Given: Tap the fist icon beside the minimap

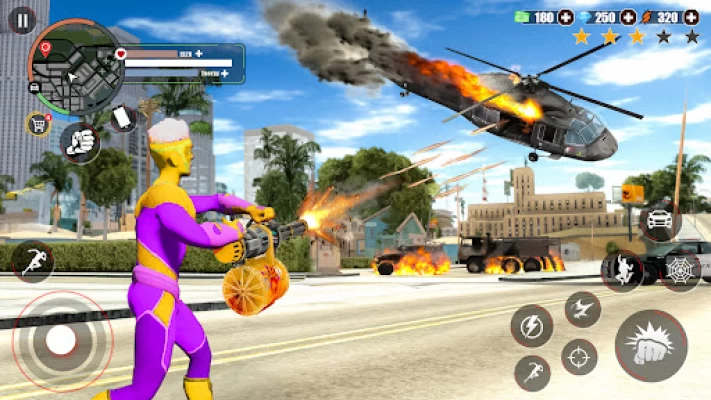Looking at the screenshot, I should (80, 142).
